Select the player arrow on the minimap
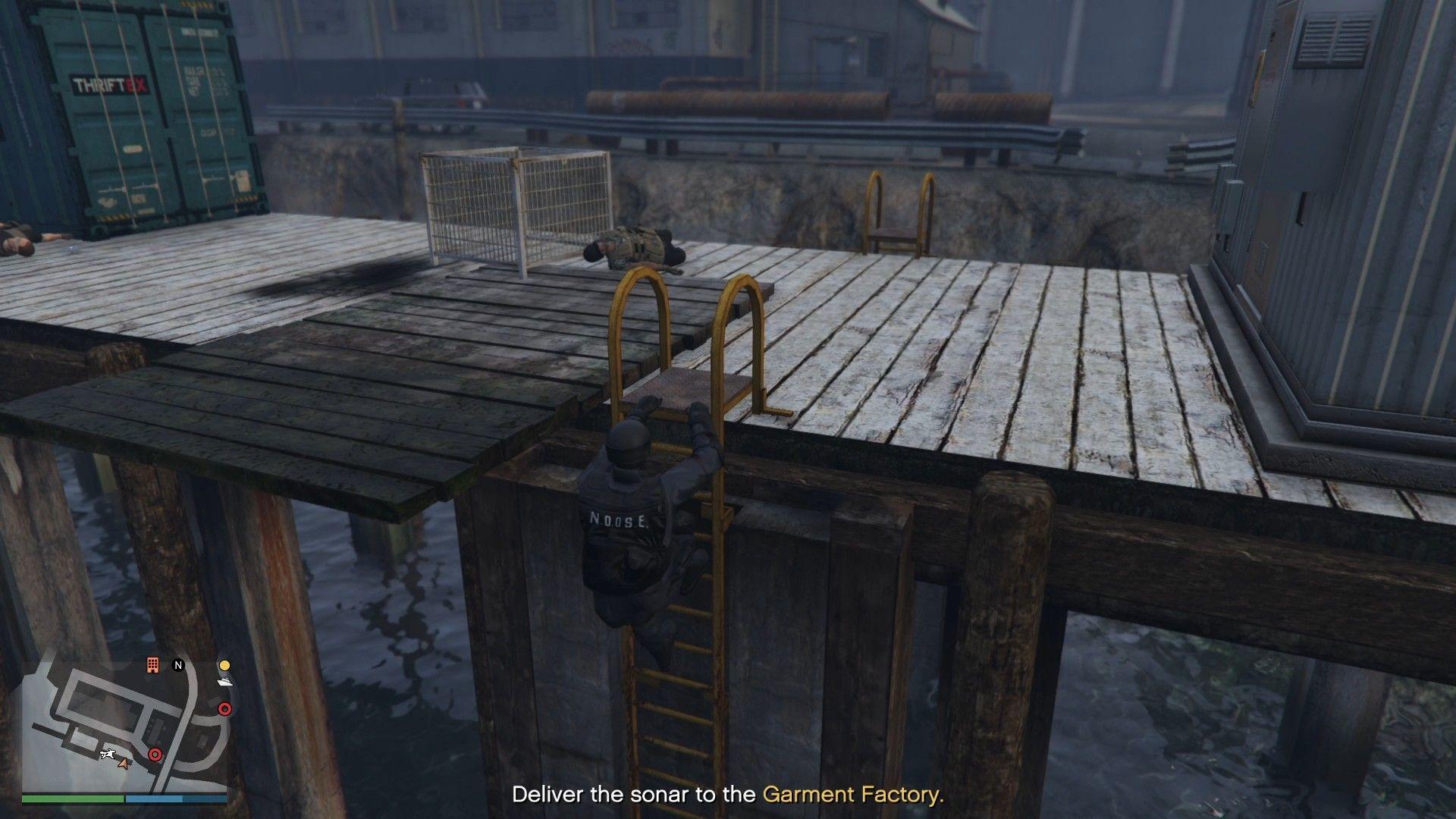The image size is (1456, 819). 124,765
